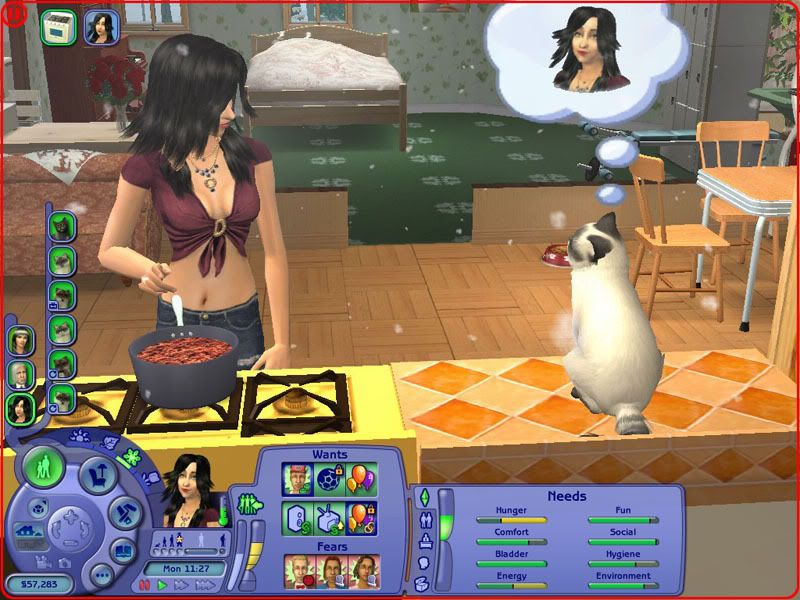This screenshot has width=800, height=600.
Task: Open the personality head panel tab
Action: (x=423, y=563)
